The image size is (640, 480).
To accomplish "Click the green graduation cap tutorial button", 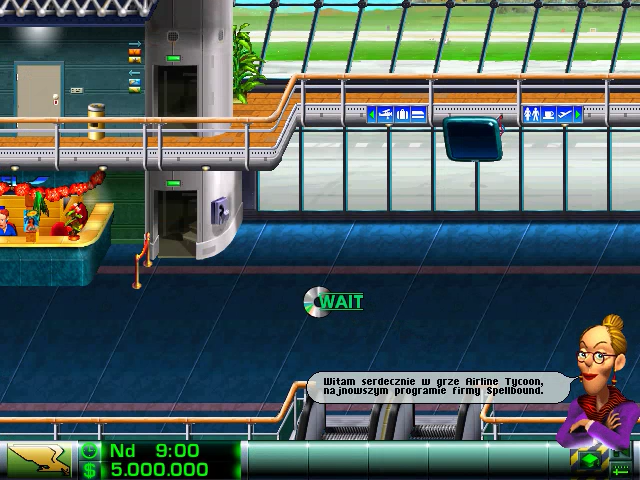I will [590, 460].
